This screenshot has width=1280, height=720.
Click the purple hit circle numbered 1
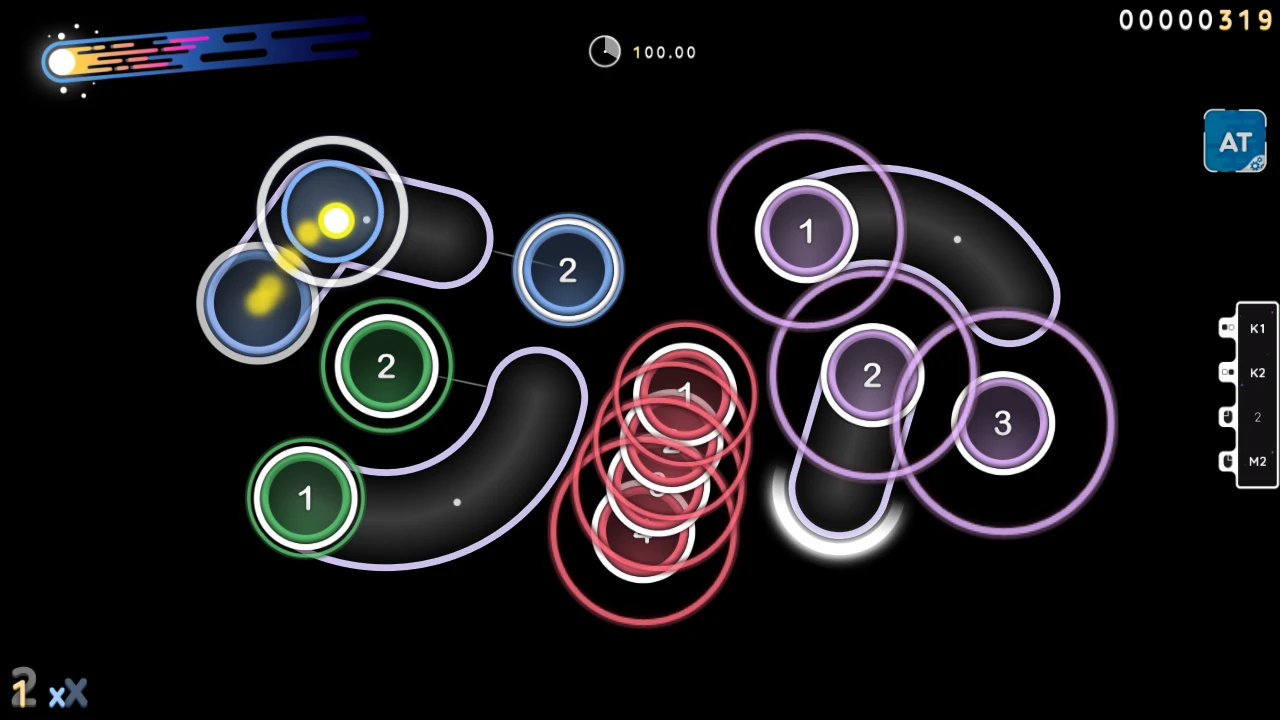click(807, 231)
